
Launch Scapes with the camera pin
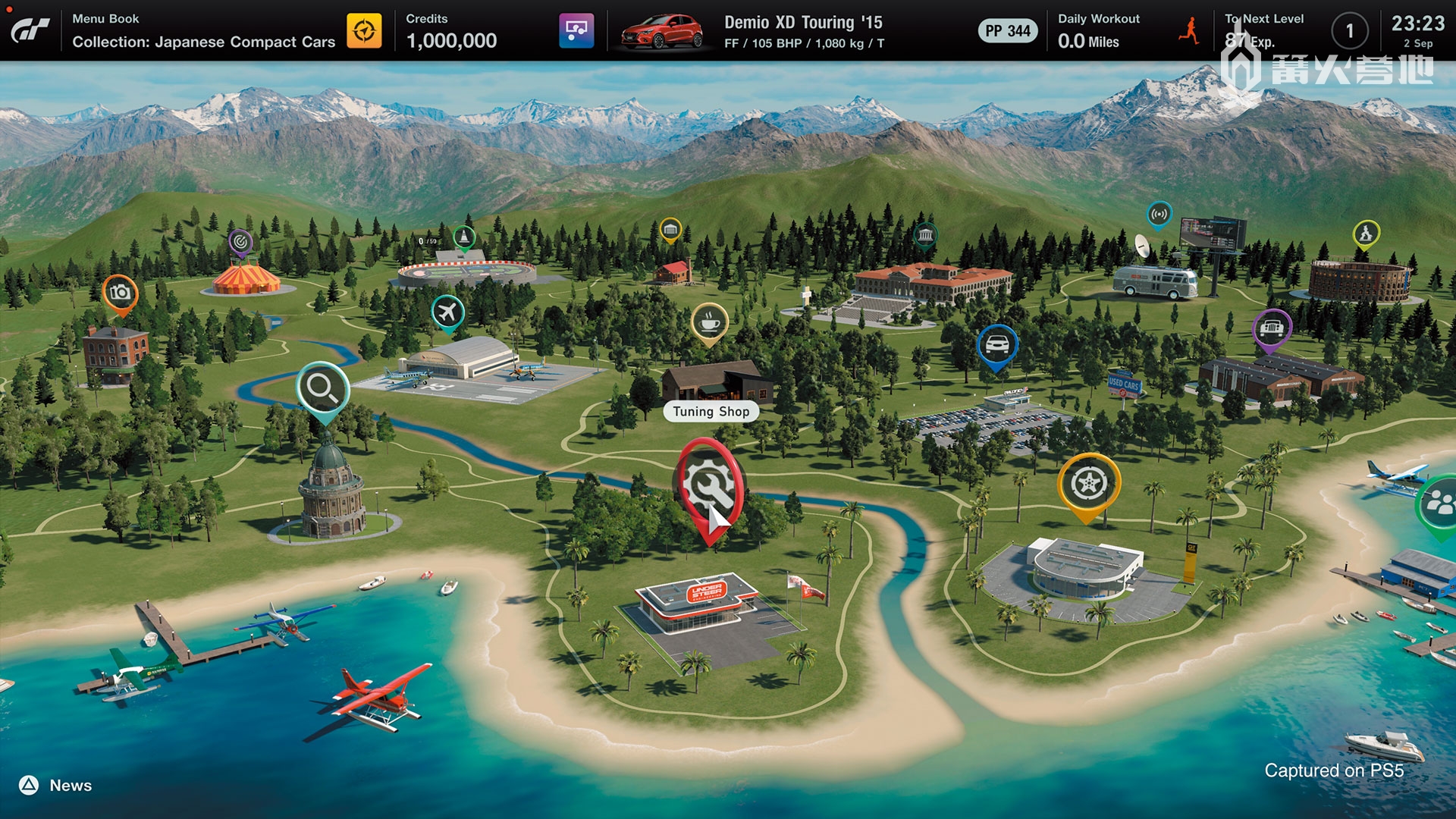point(120,293)
